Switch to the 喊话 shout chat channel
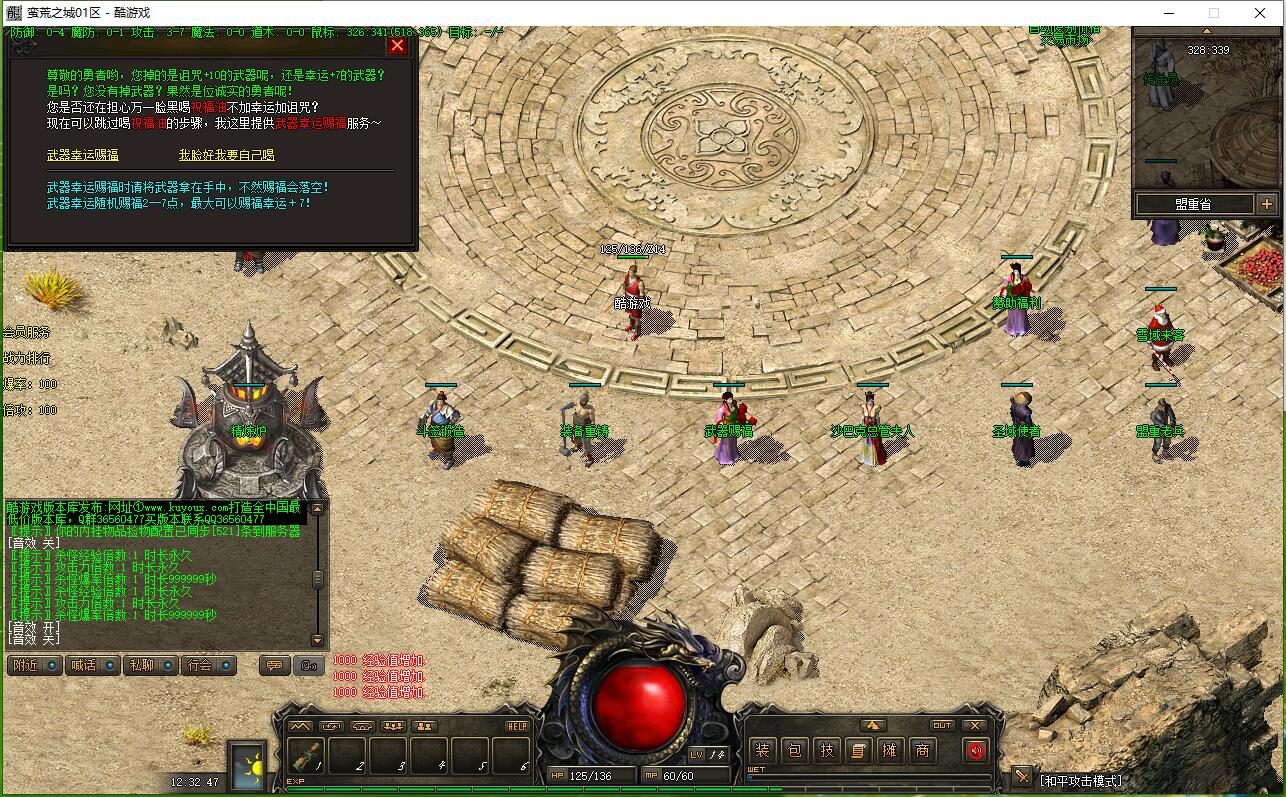 91,665
